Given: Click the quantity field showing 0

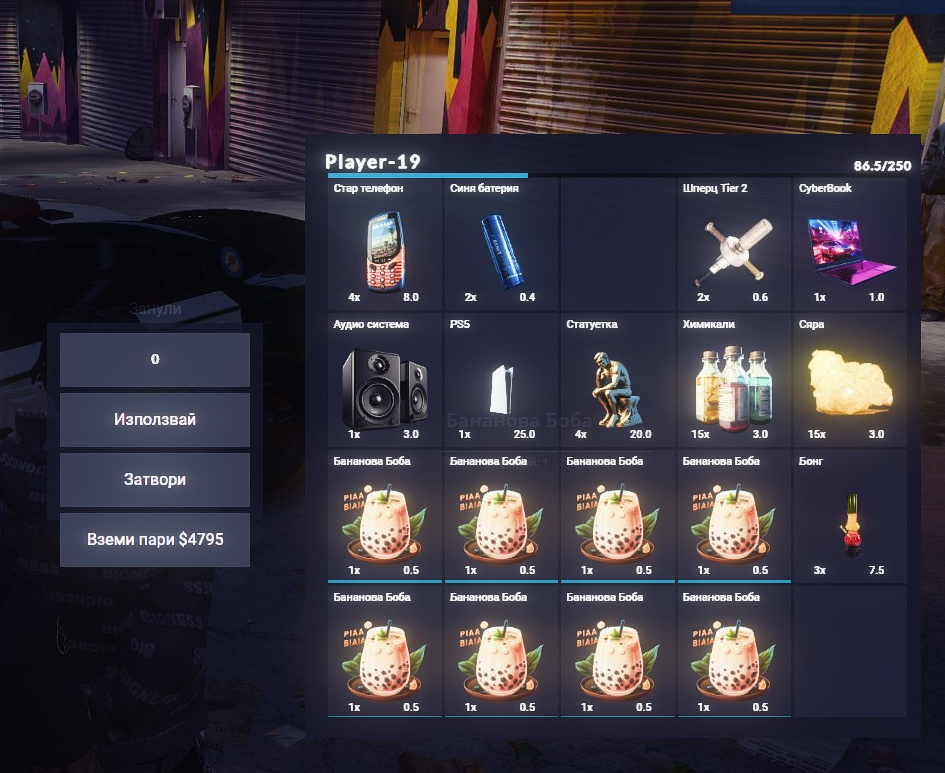Looking at the screenshot, I should [154, 360].
